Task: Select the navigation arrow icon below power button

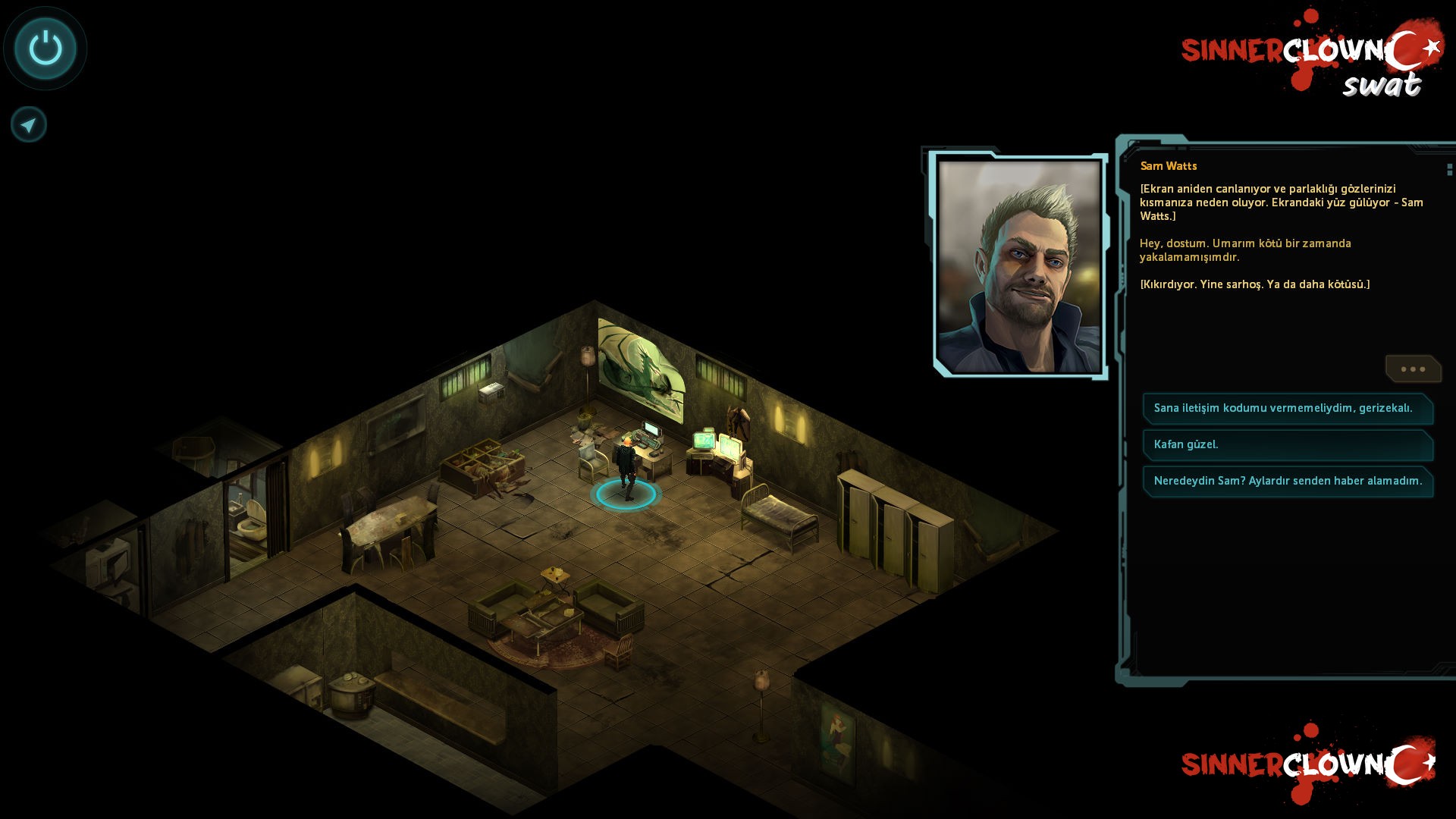Action: 28,124
